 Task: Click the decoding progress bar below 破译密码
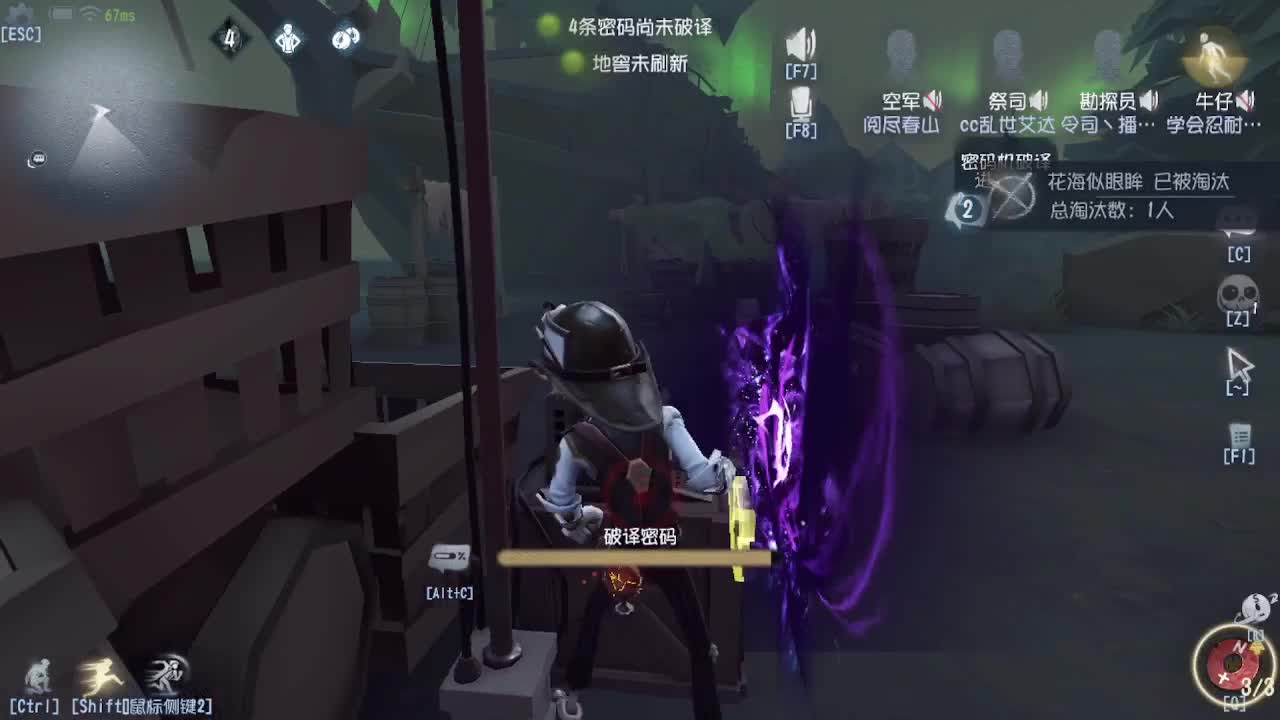(x=637, y=556)
